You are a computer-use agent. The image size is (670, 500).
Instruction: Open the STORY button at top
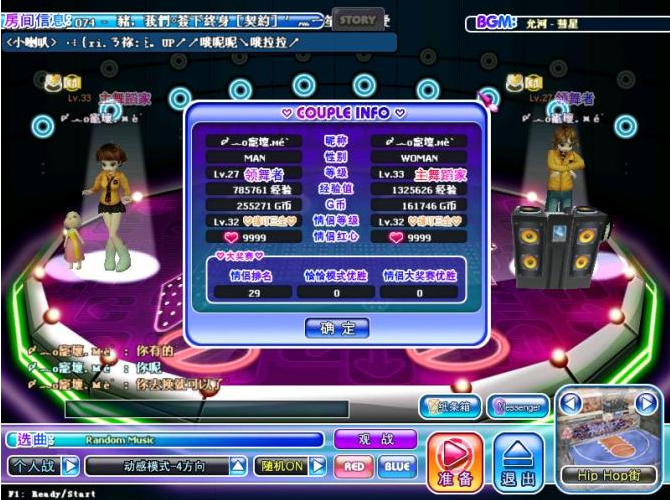tap(357, 19)
